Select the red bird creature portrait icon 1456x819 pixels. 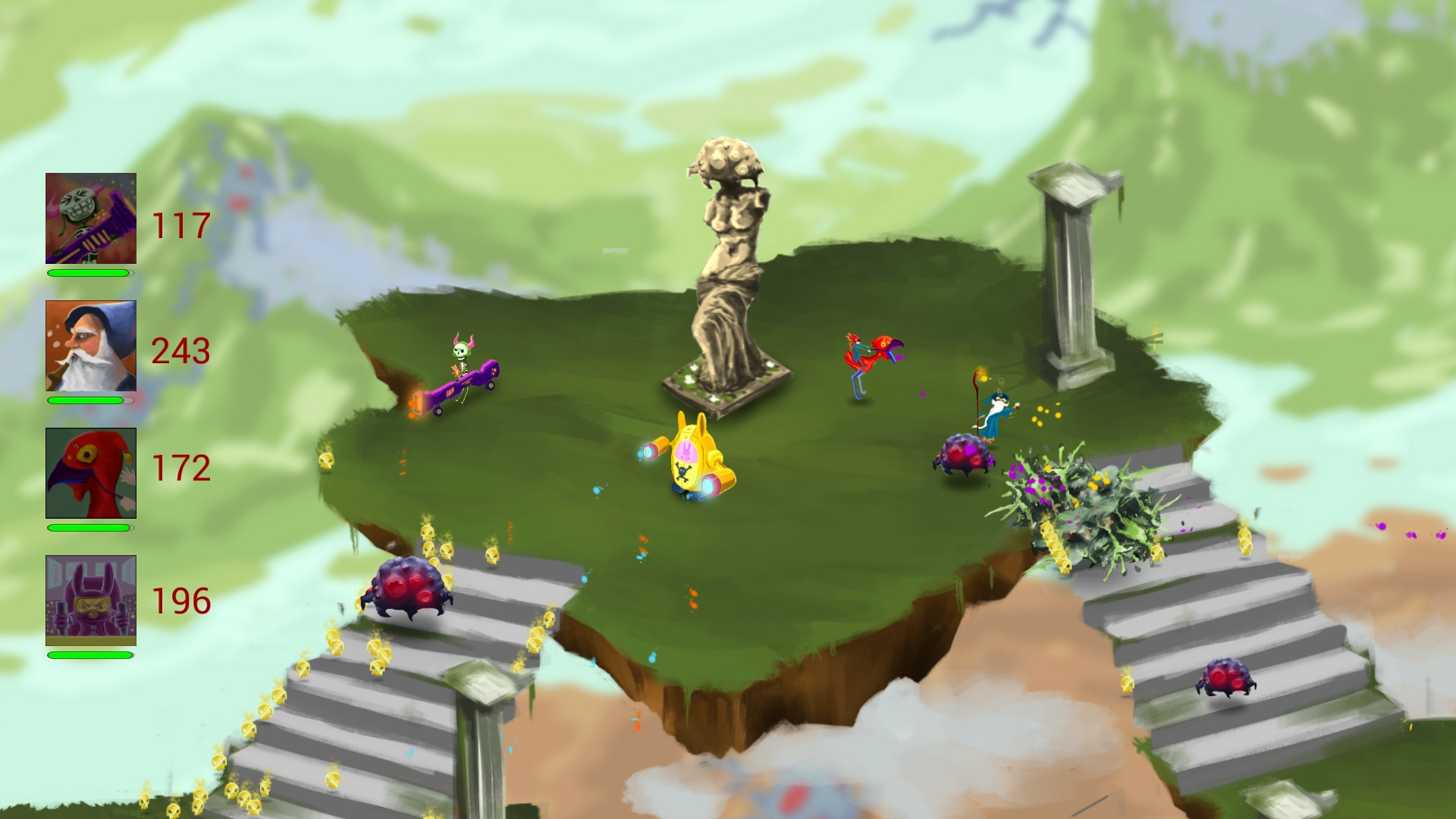pyautogui.click(x=90, y=472)
